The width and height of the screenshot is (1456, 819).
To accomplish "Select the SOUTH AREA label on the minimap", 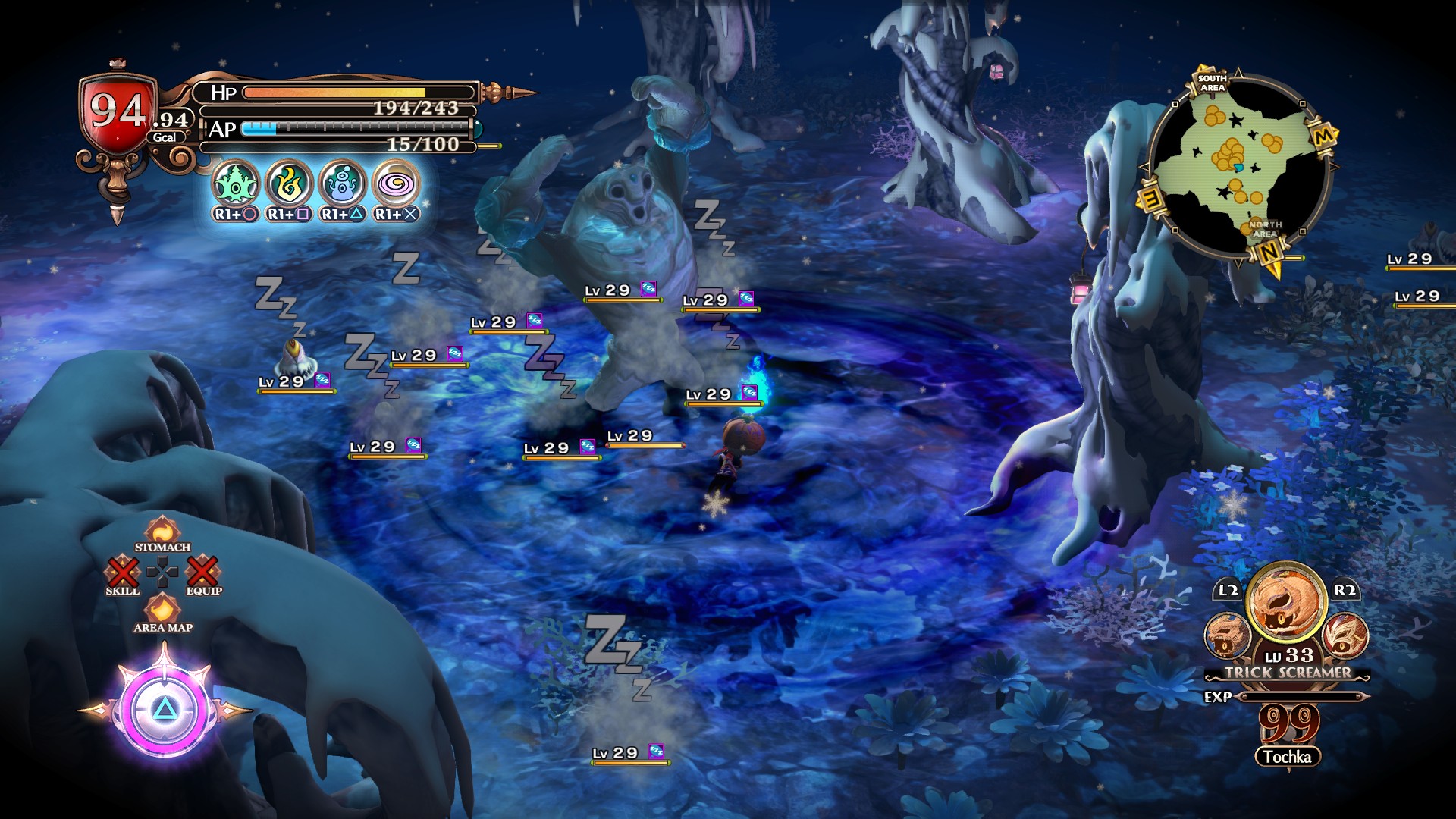I will pyautogui.click(x=1213, y=83).
